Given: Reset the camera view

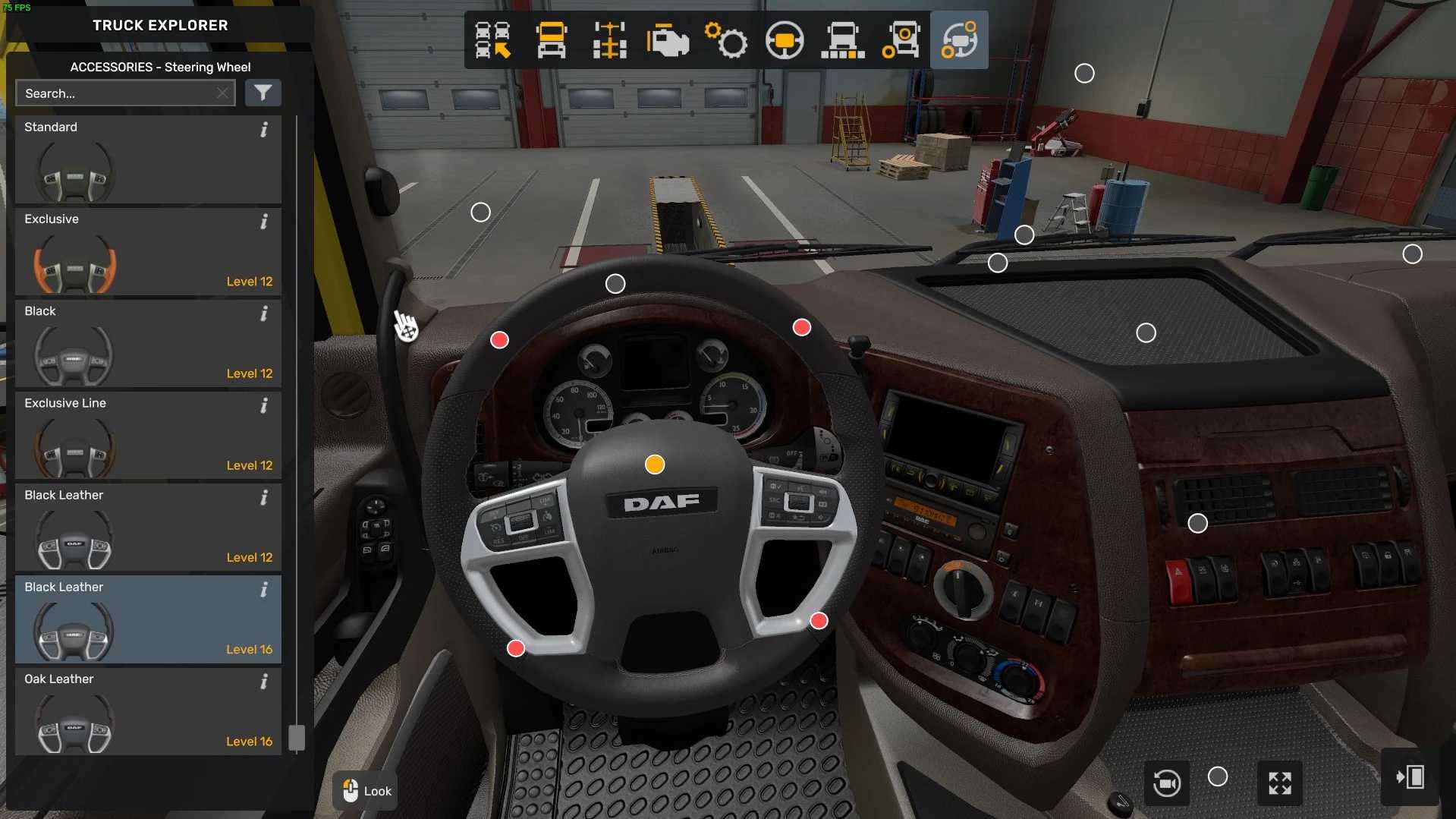Looking at the screenshot, I should coord(1166,783).
